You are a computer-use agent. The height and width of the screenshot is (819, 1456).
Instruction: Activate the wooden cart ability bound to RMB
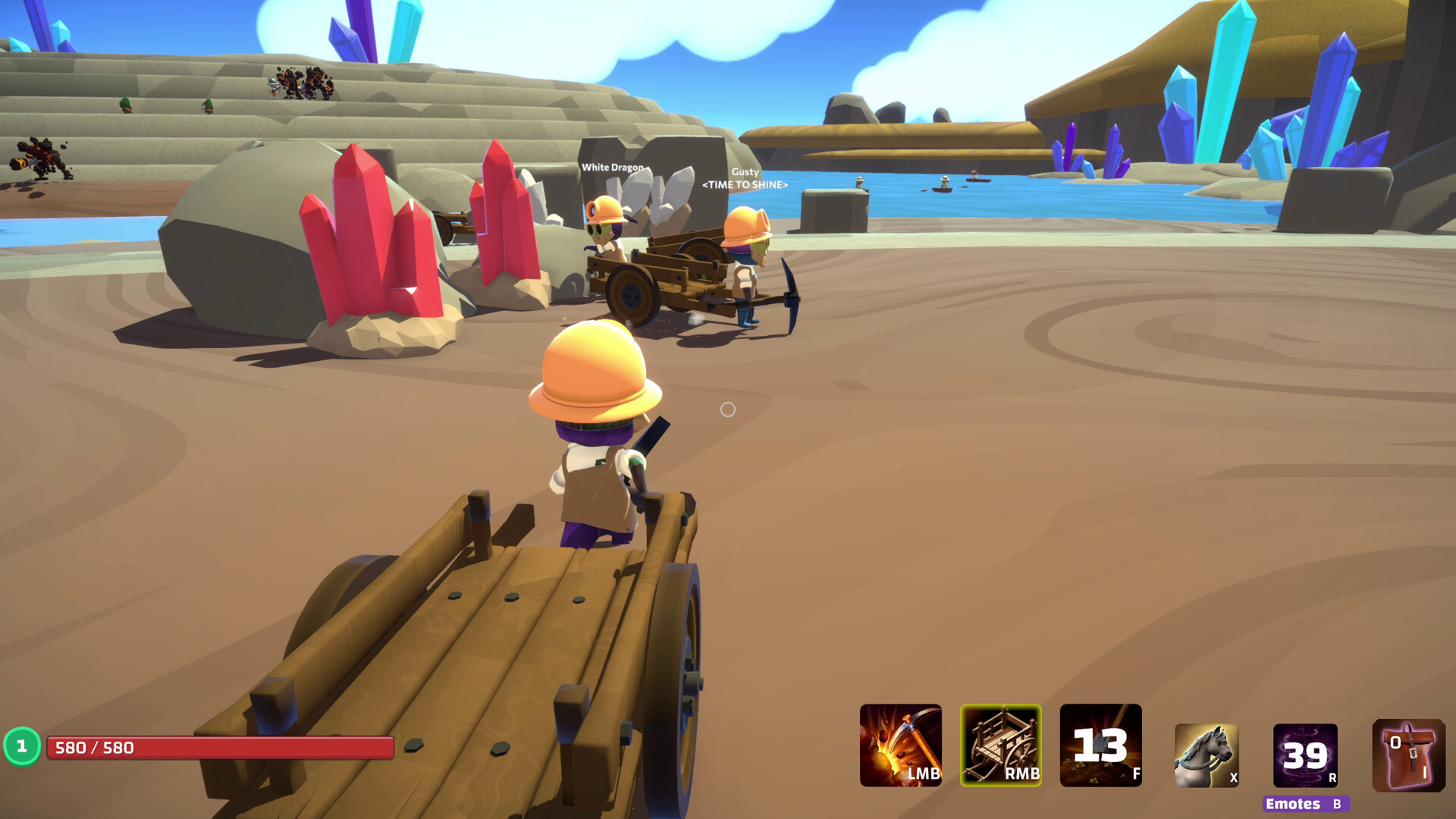pos(999,747)
